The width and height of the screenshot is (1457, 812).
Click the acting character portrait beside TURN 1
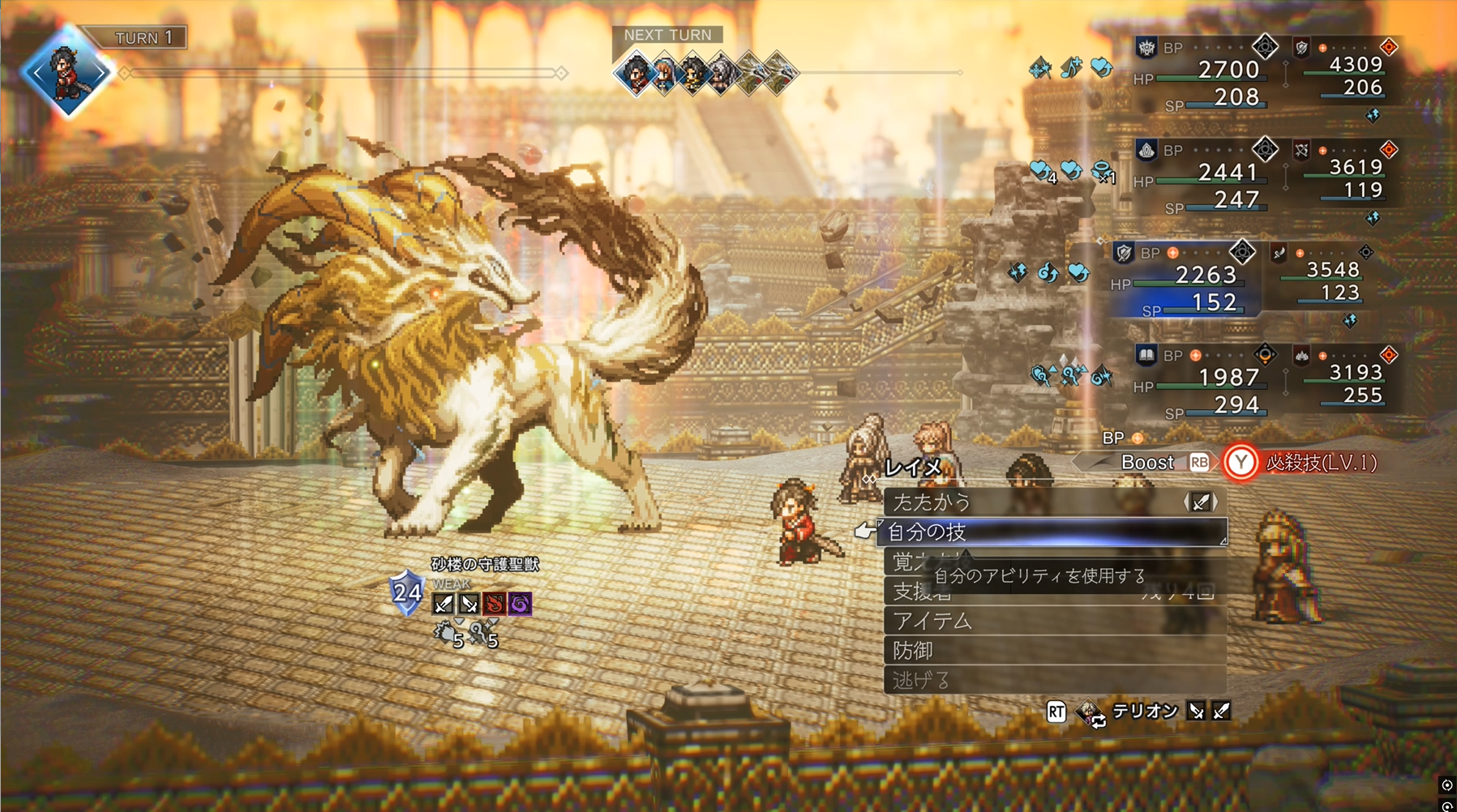pyautogui.click(x=67, y=73)
